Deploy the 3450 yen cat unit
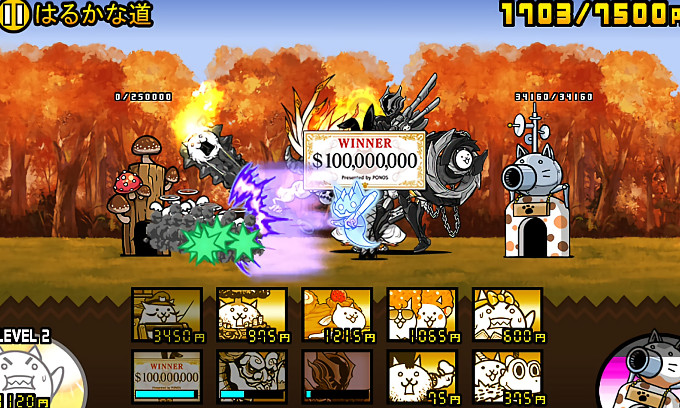Screen dimensions: 680x408 [x=166, y=315]
